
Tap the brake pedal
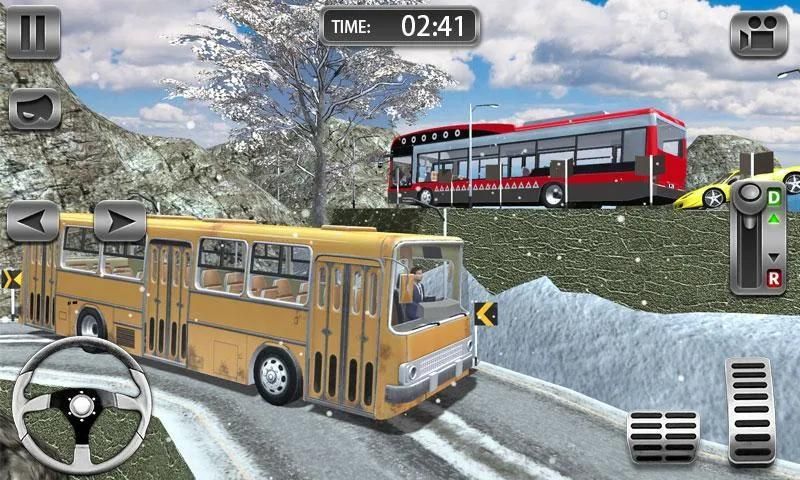[x=662, y=436]
